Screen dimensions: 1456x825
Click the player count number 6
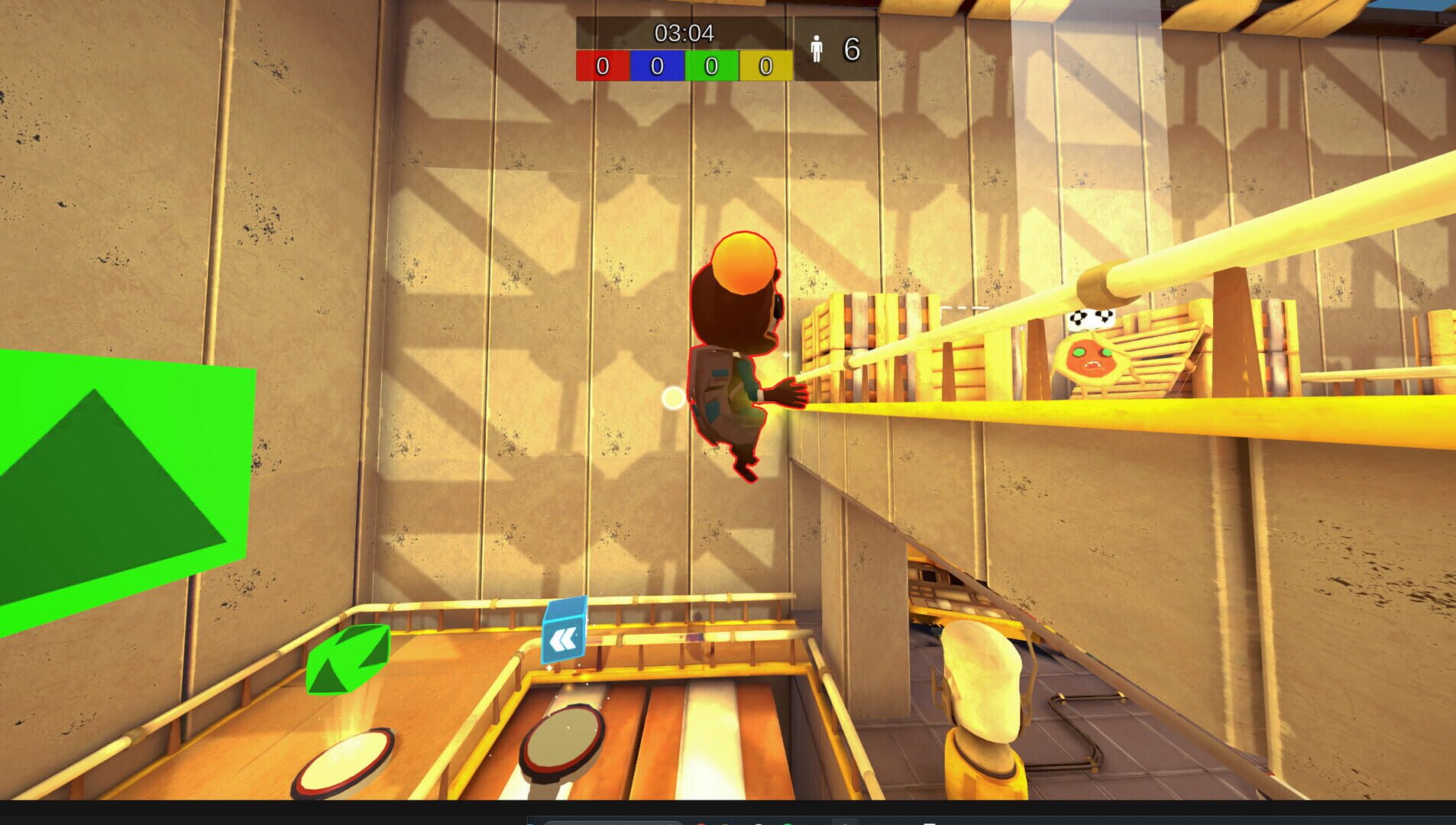coord(851,47)
